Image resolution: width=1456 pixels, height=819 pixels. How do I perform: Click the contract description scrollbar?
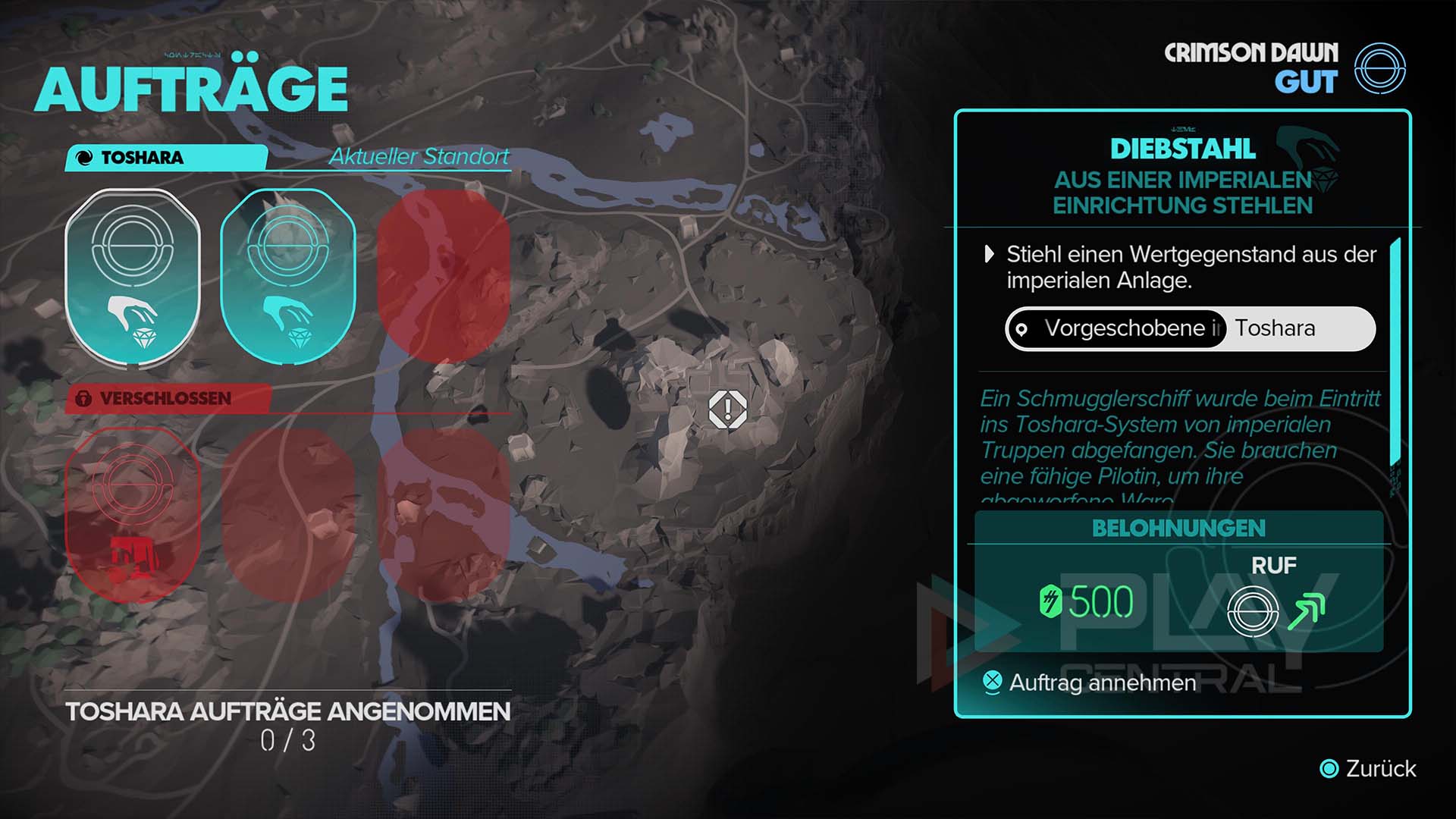(x=1394, y=353)
